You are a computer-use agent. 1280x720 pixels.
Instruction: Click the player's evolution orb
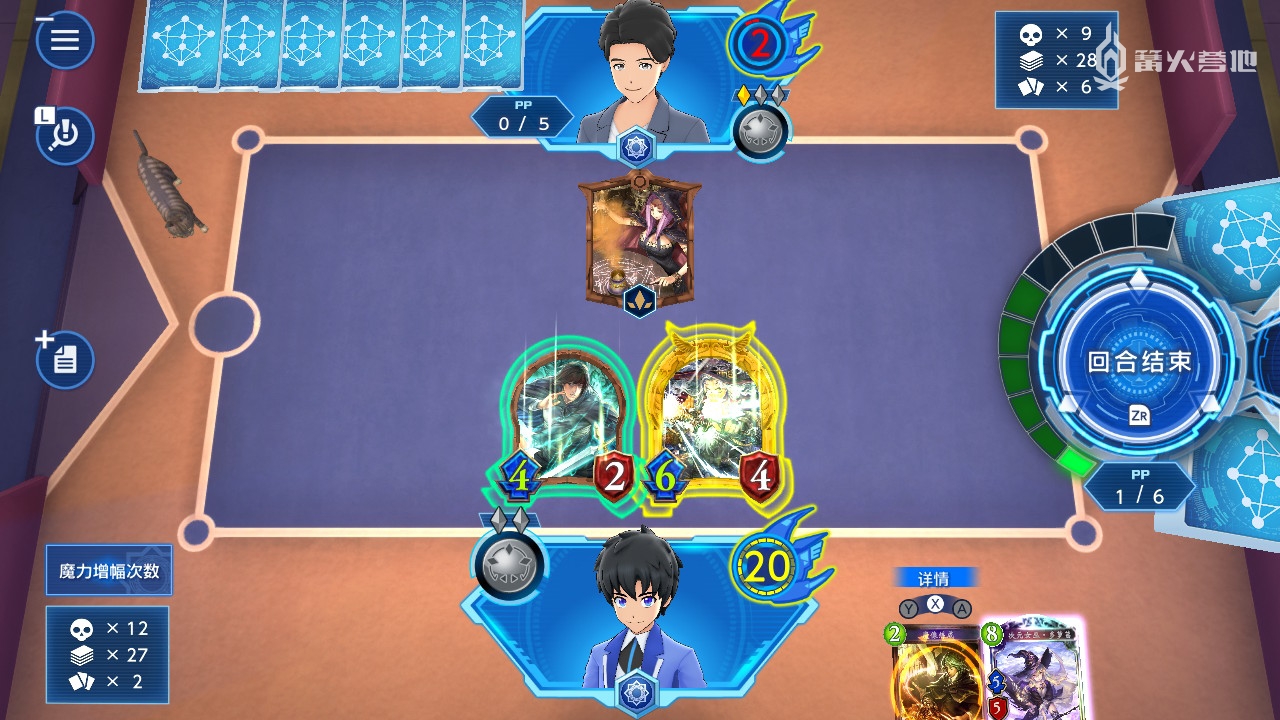click(509, 566)
